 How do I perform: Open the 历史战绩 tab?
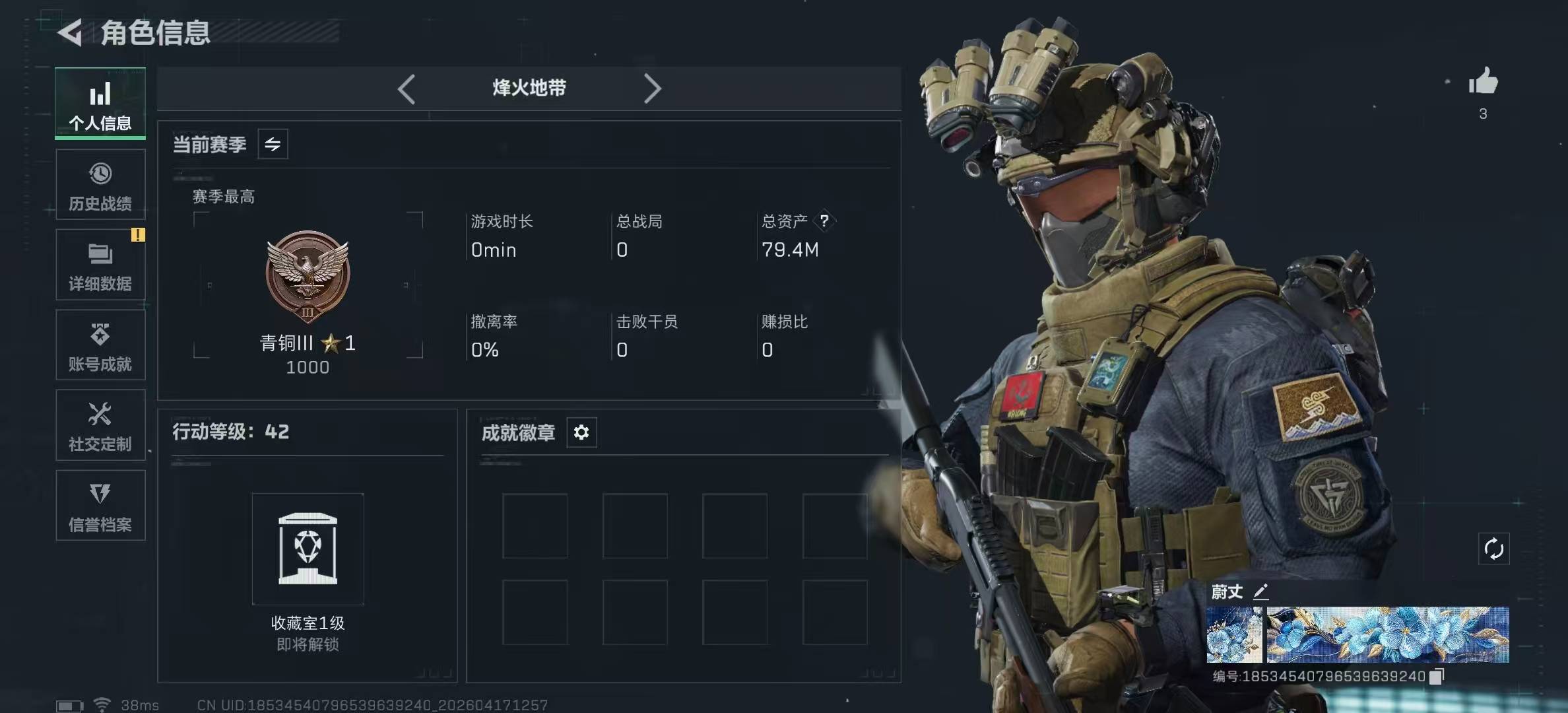pyautogui.click(x=100, y=185)
